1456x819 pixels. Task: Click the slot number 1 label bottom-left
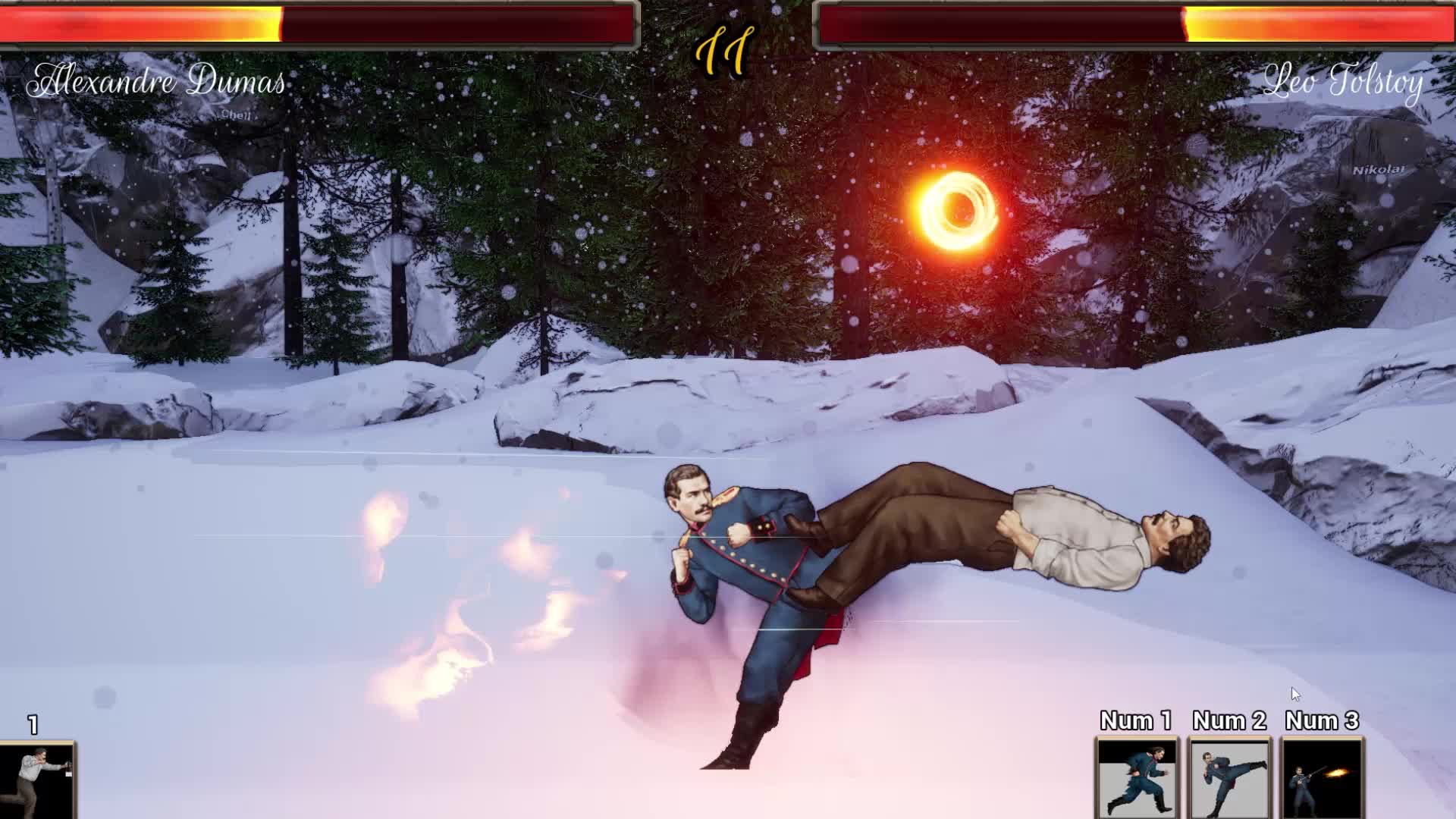coord(32,724)
